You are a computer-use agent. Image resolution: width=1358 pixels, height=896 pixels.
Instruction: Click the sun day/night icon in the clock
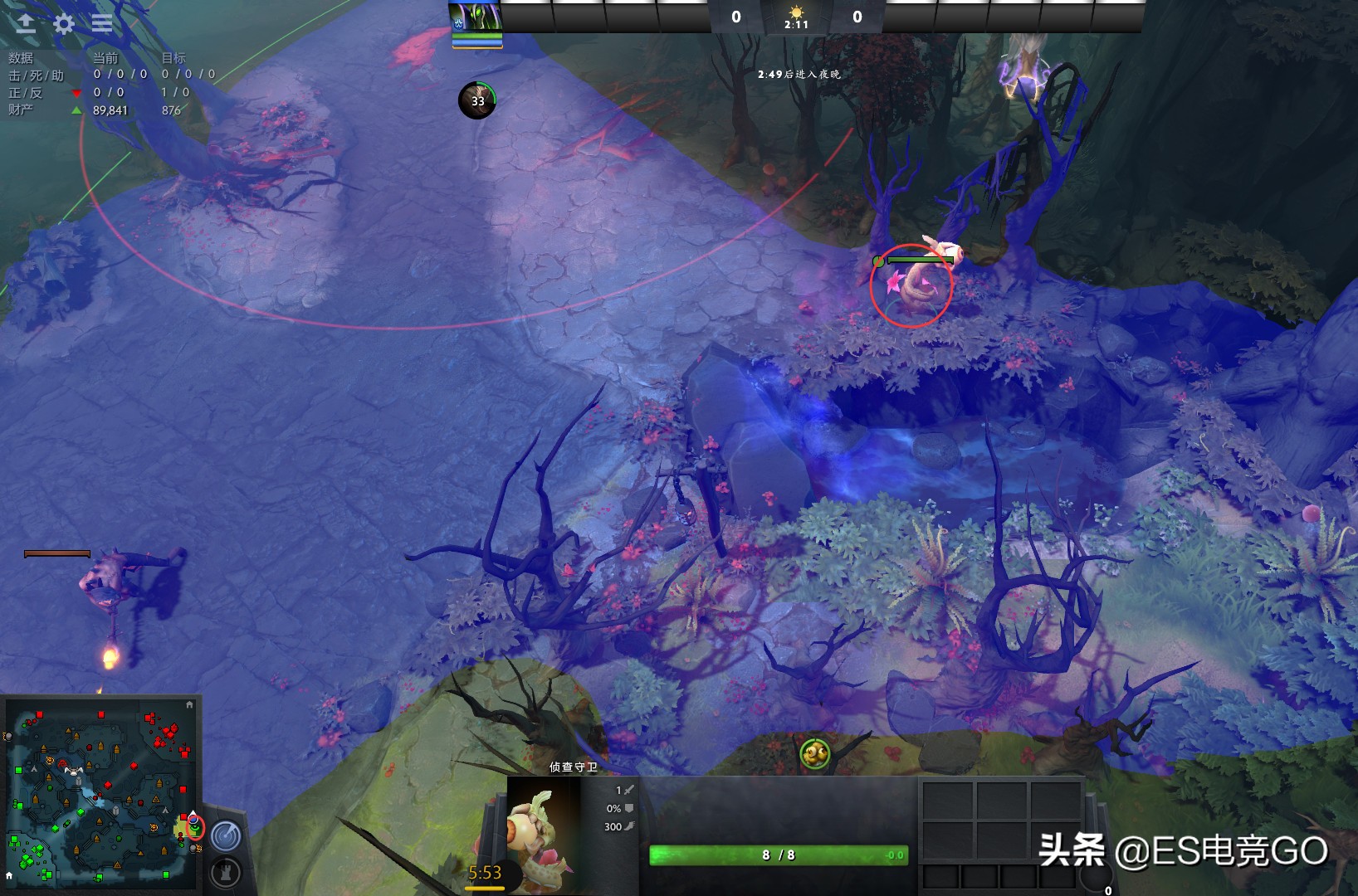click(x=798, y=12)
